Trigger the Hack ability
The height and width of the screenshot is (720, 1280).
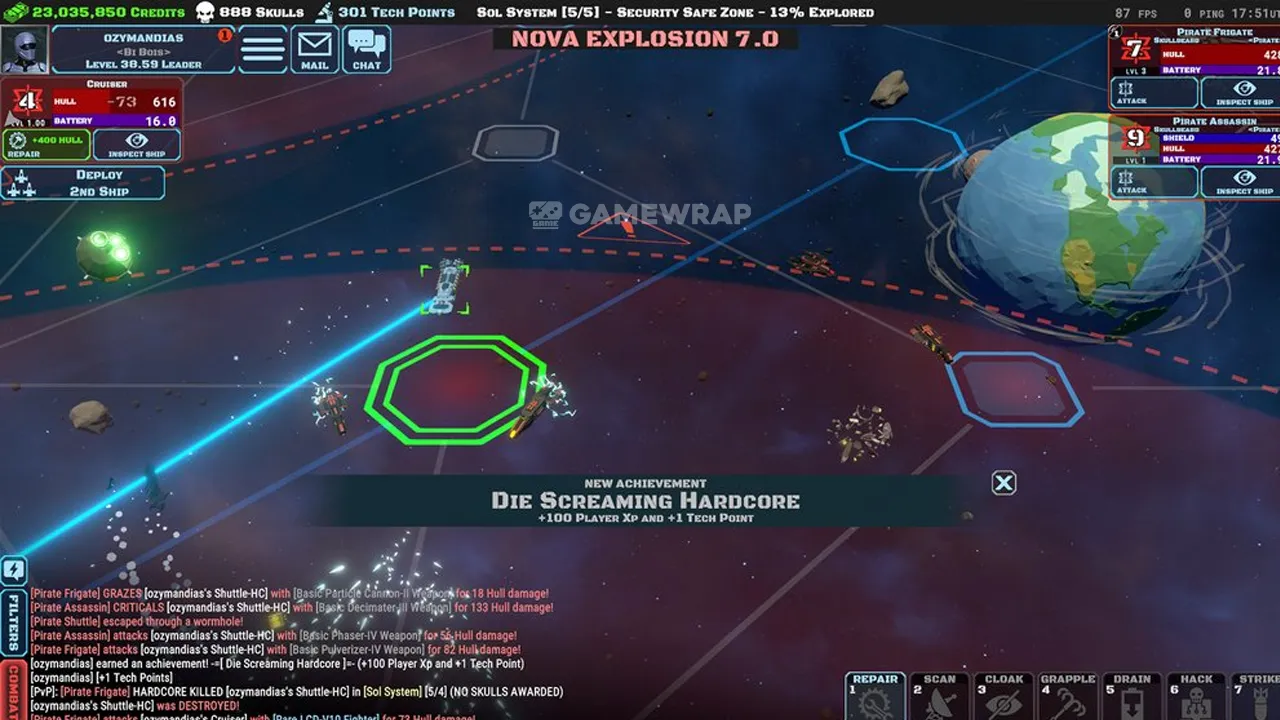point(1196,697)
